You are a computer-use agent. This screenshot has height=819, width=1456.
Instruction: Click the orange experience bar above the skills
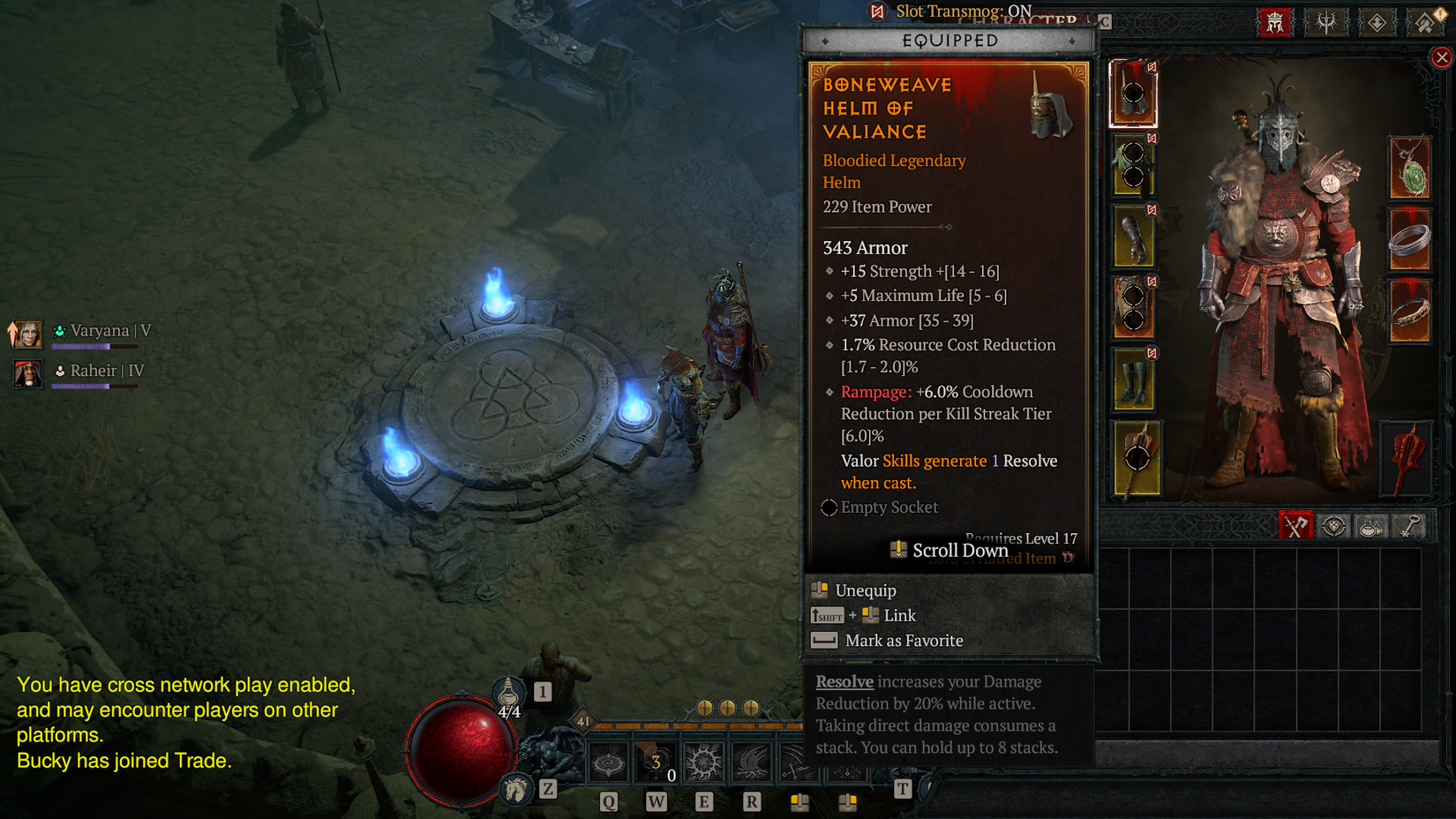pos(697,726)
